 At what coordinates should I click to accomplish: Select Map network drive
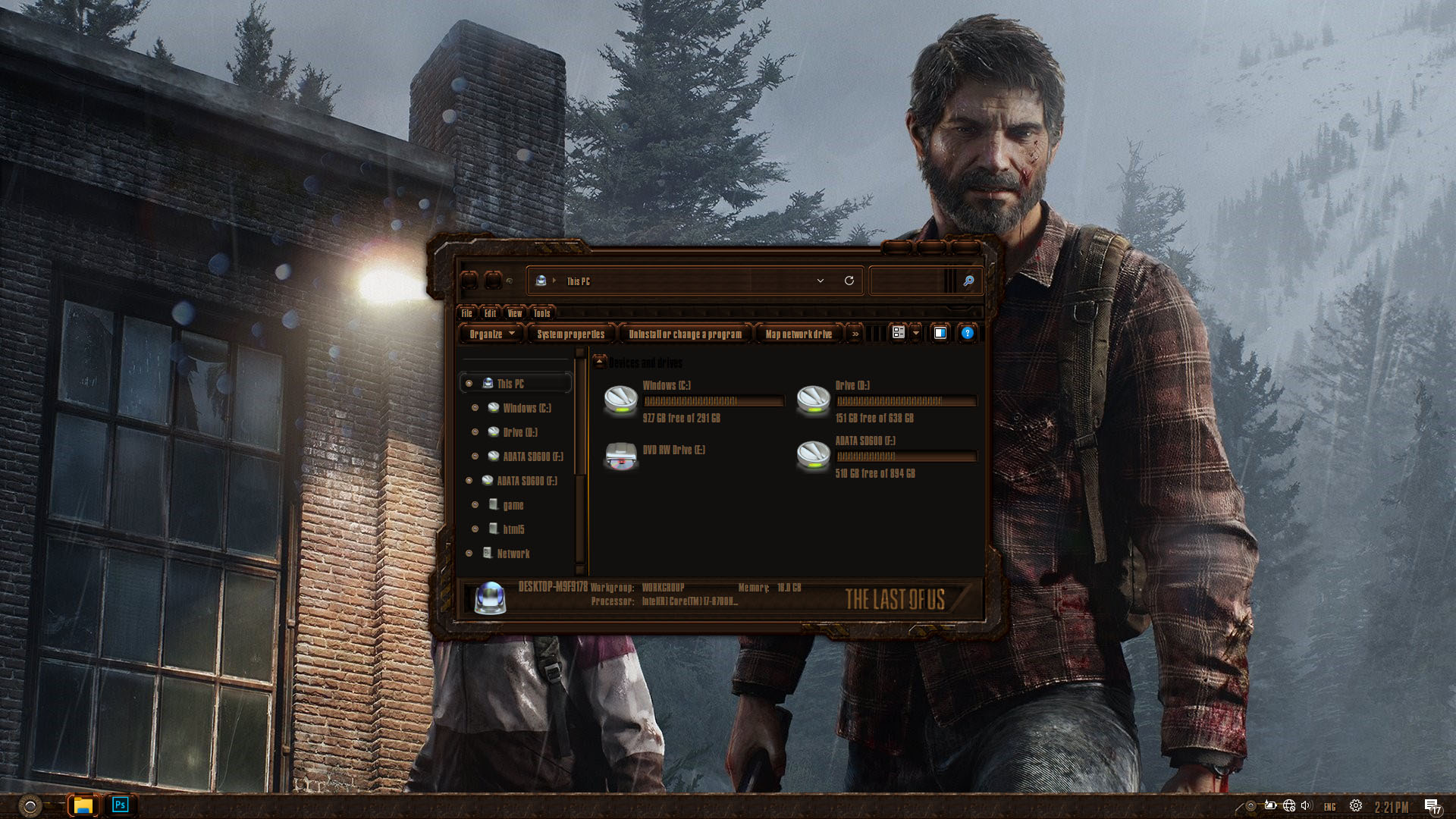point(799,334)
